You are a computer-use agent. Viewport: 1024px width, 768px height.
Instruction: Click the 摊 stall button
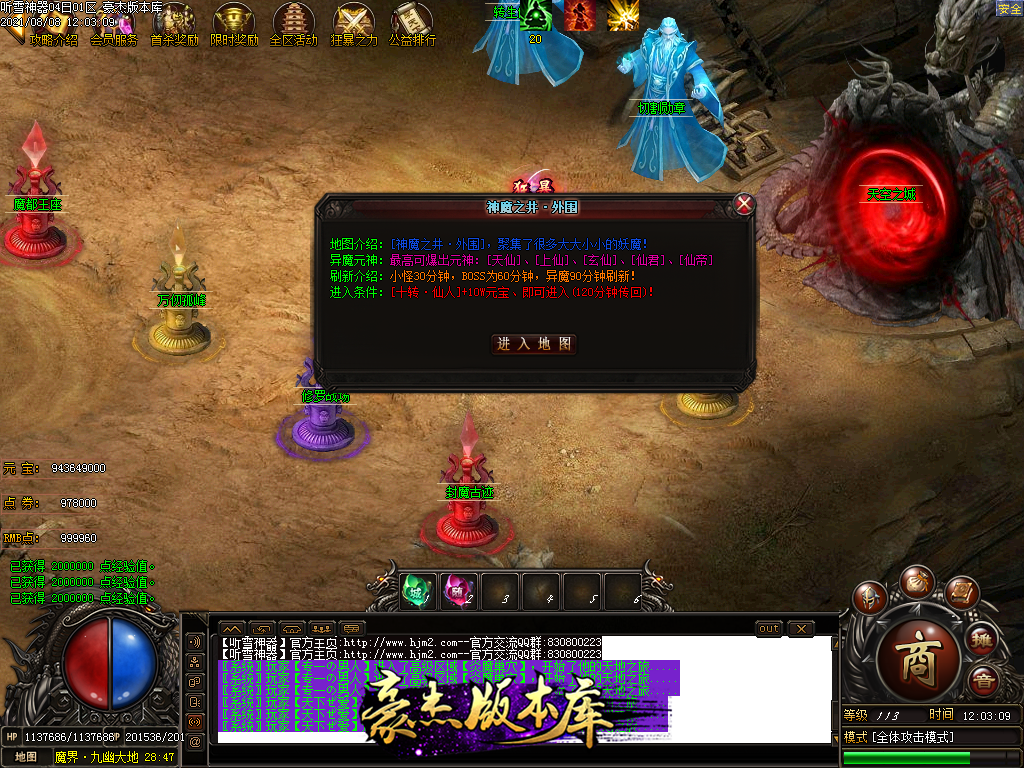point(983,638)
